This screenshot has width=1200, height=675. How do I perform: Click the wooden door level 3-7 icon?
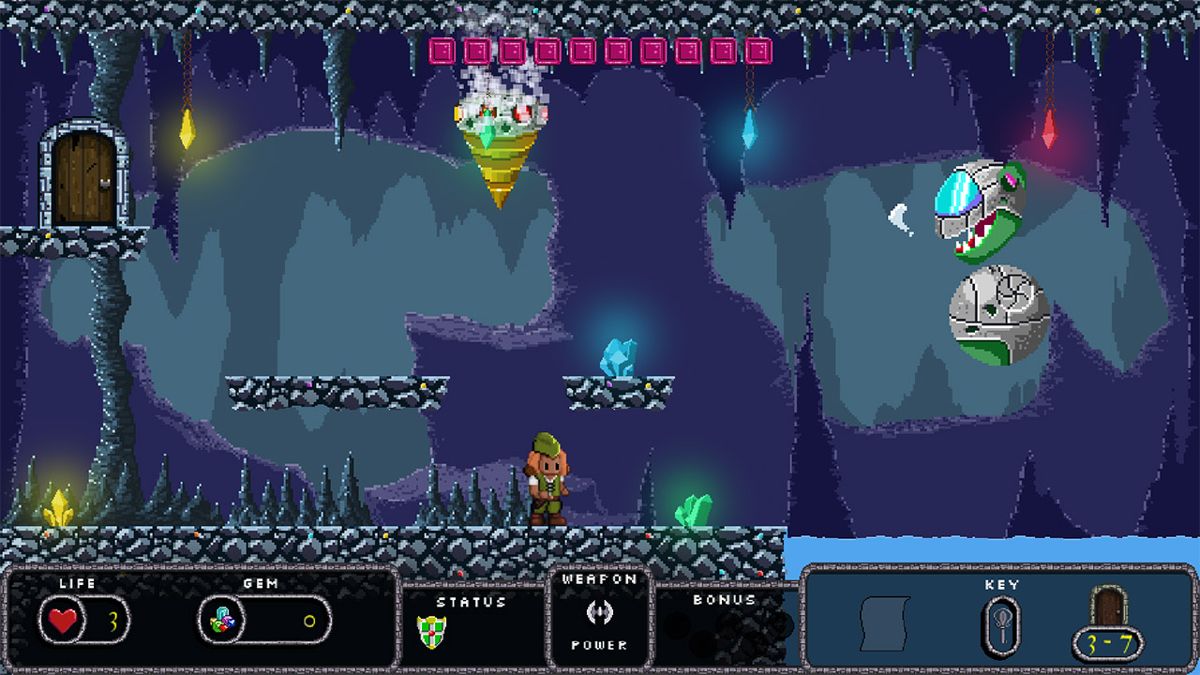(x=1107, y=607)
